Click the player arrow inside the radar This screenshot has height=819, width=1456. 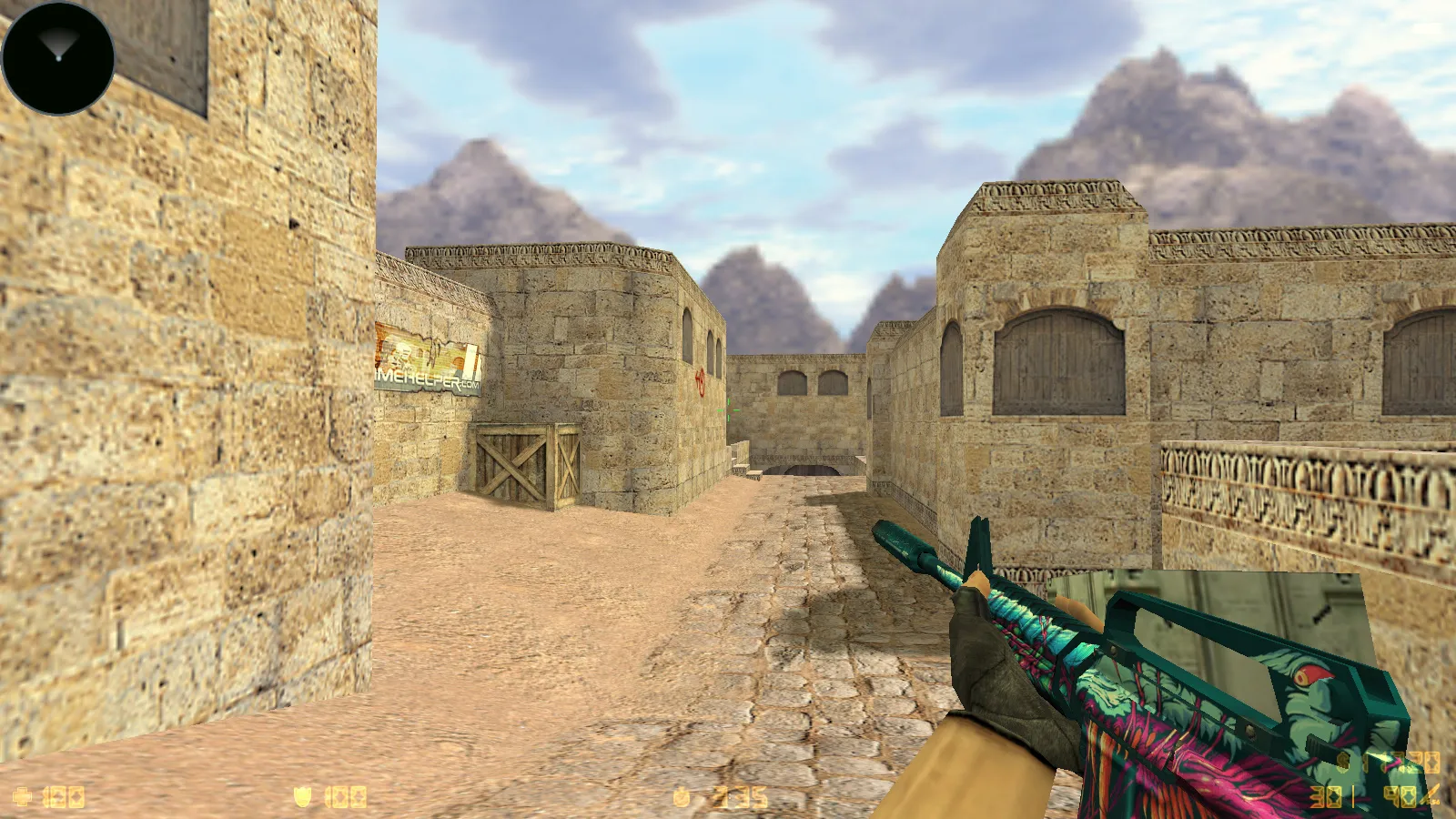click(56, 47)
